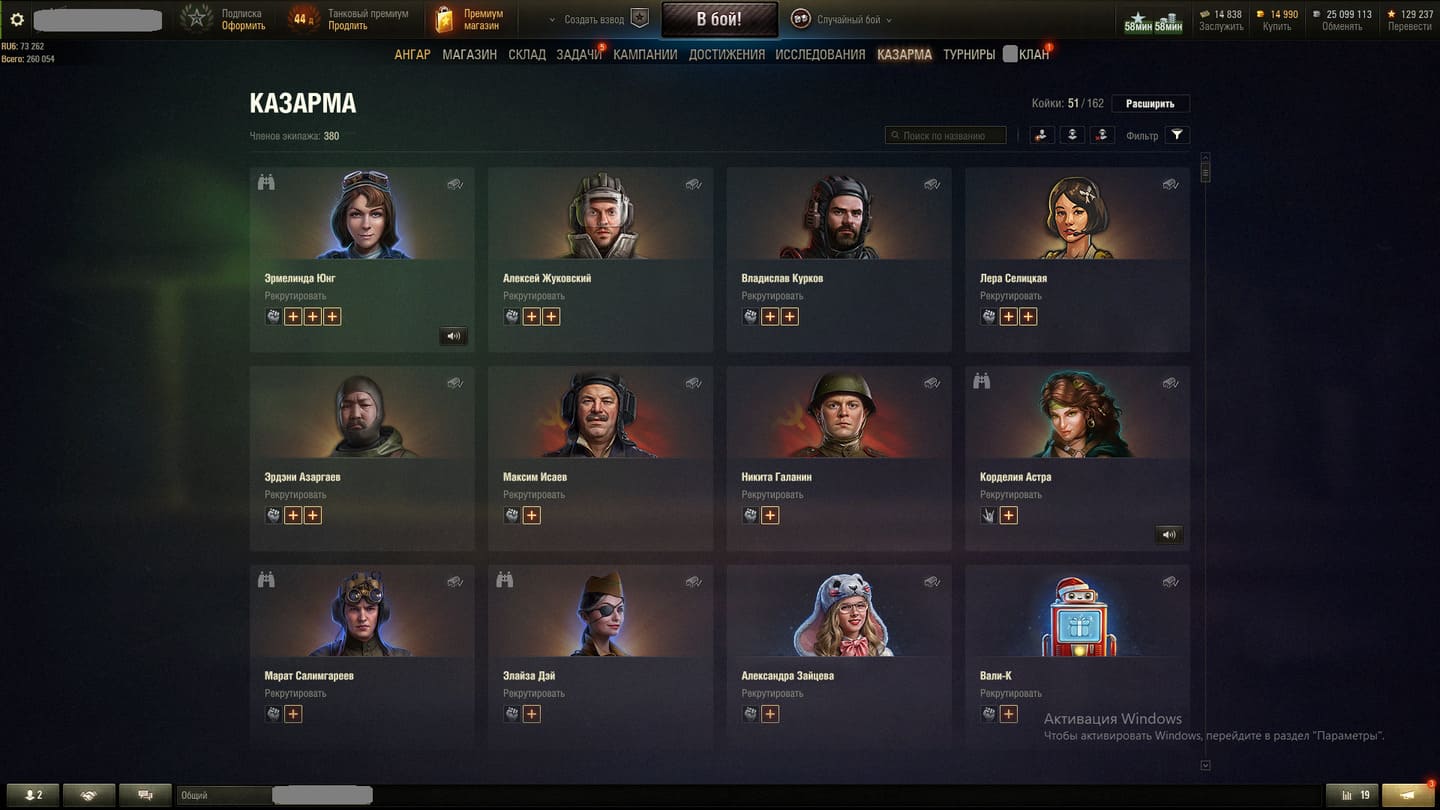Recruit crew member Эрмелинда Юнг

click(x=295, y=296)
